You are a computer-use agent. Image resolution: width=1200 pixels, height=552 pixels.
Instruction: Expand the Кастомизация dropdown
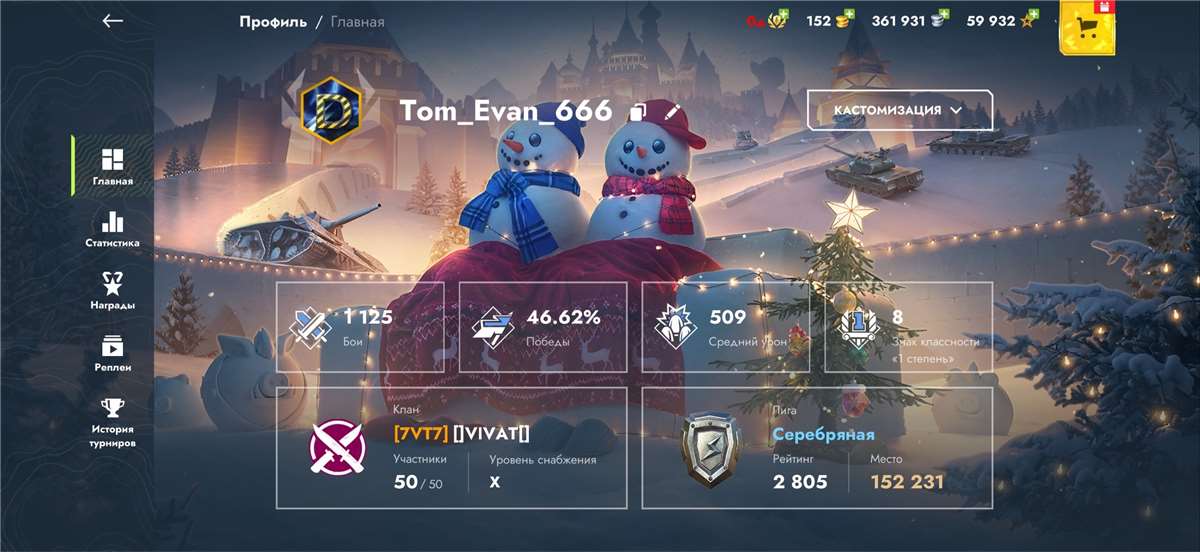click(x=899, y=110)
